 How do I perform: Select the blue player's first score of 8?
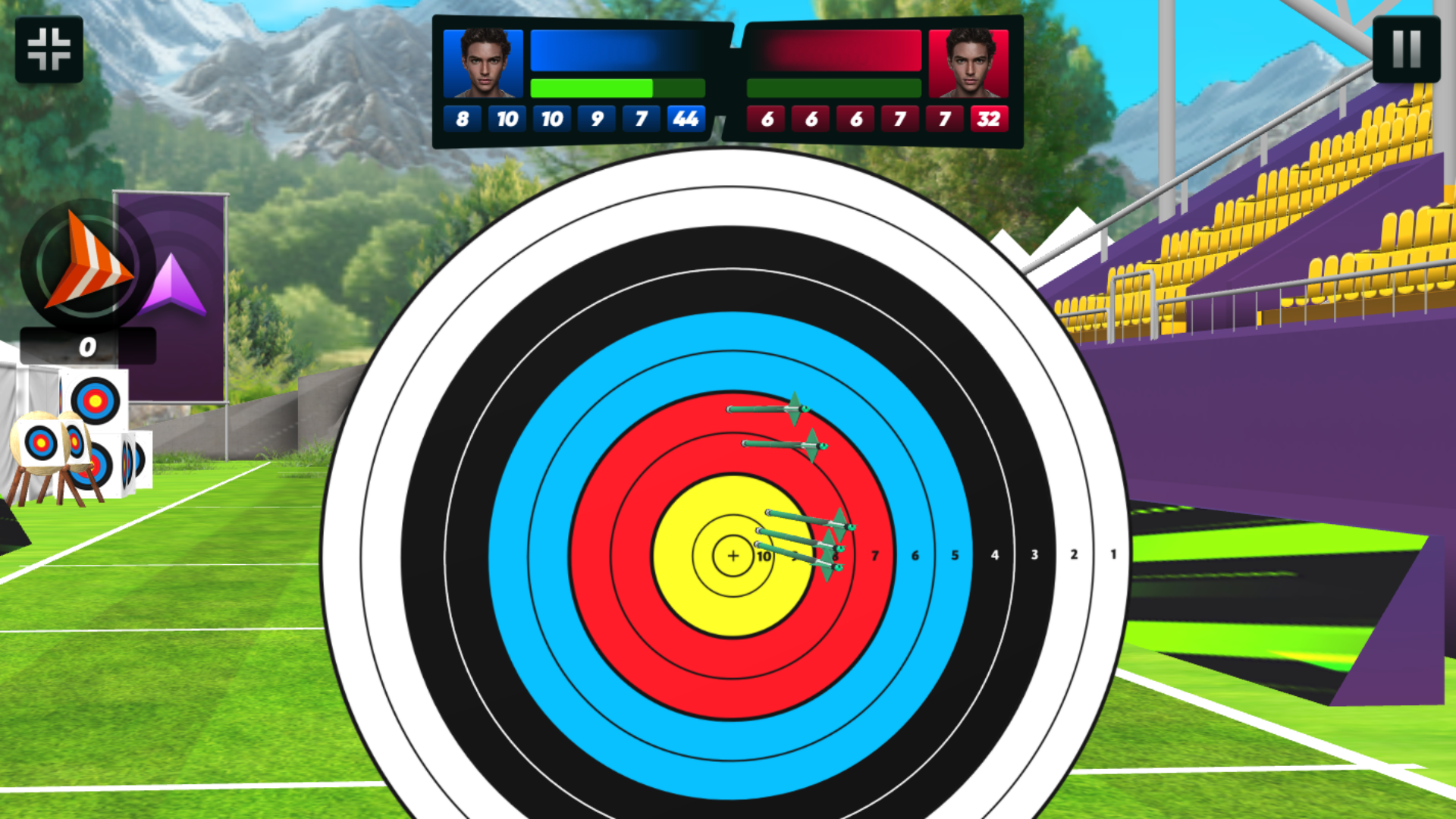[x=463, y=118]
